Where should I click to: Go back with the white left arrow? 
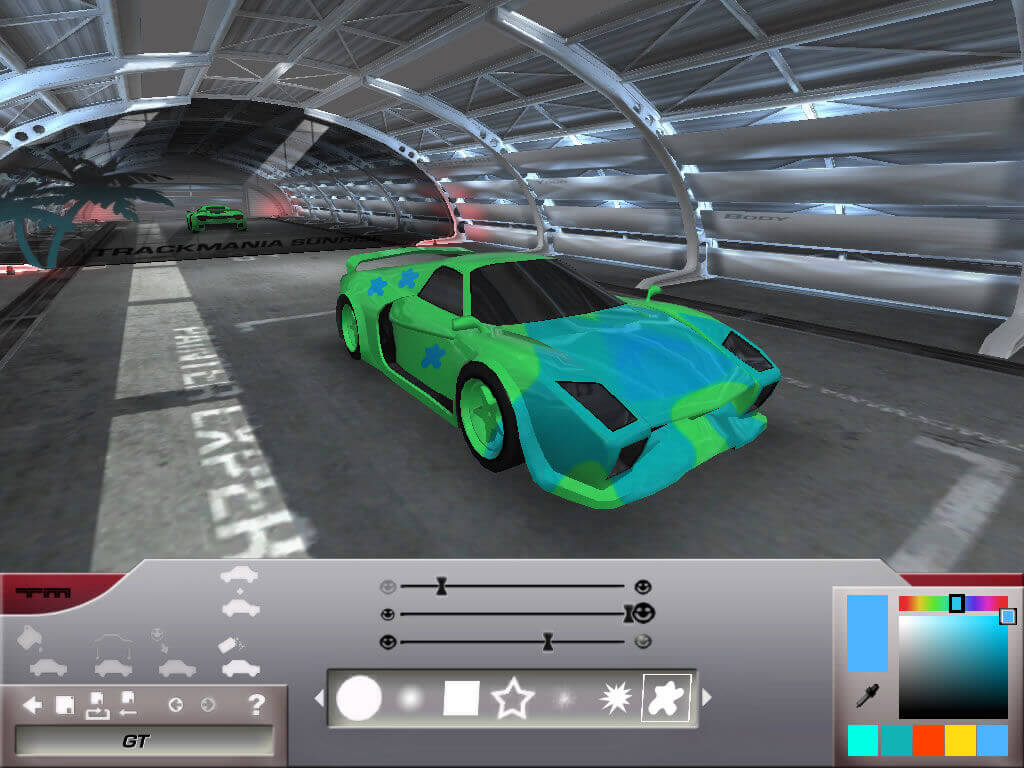tap(32, 706)
